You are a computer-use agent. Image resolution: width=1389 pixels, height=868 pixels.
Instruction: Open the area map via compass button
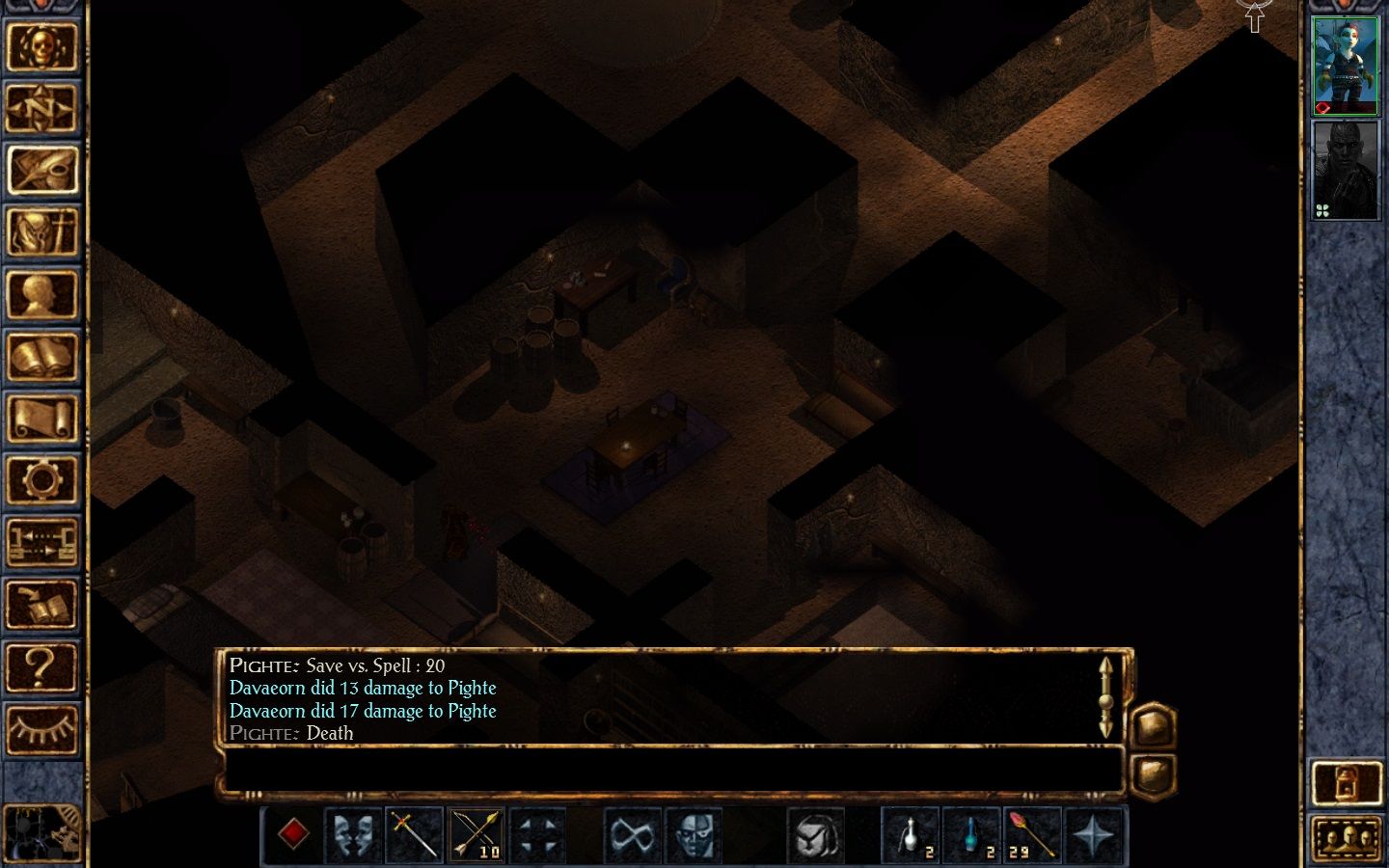(x=41, y=108)
